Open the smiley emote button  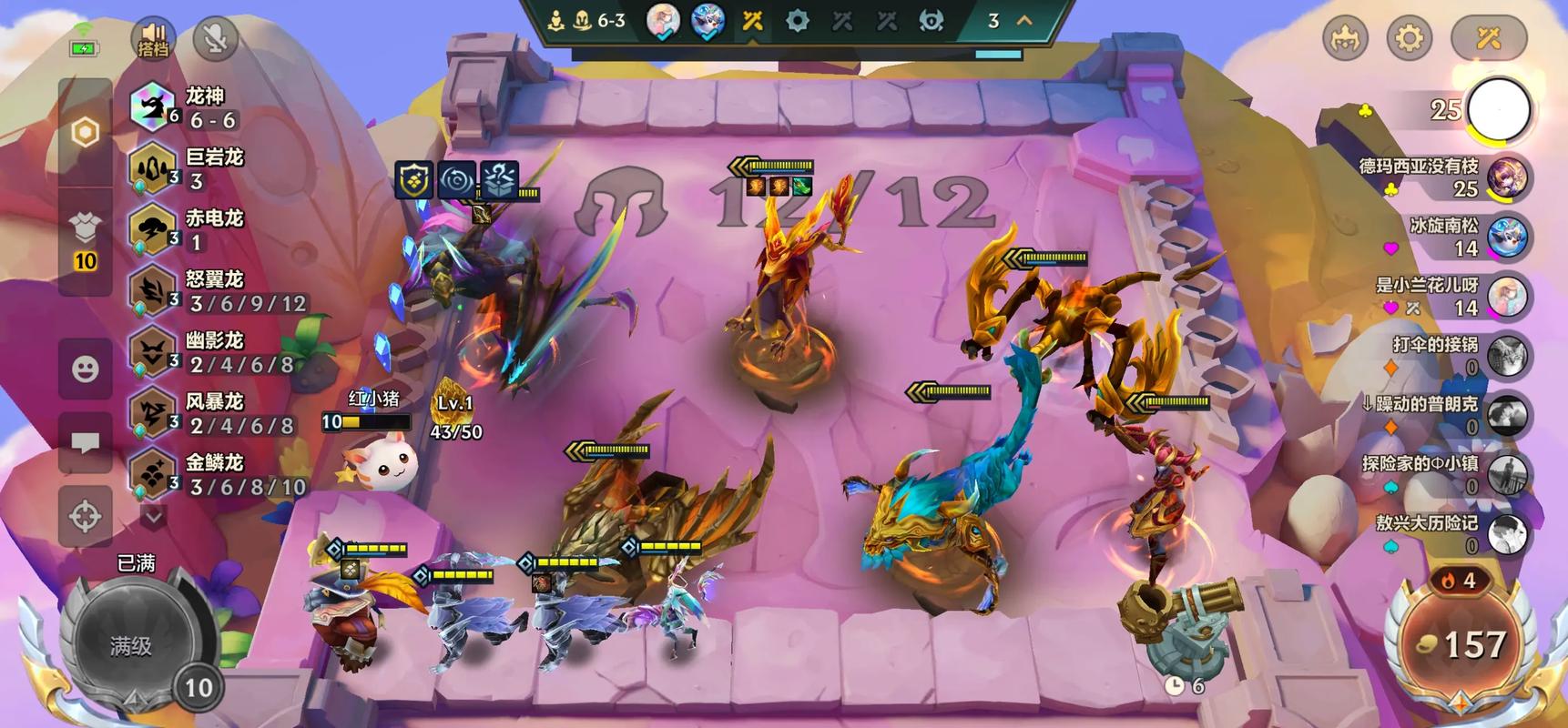pos(86,369)
